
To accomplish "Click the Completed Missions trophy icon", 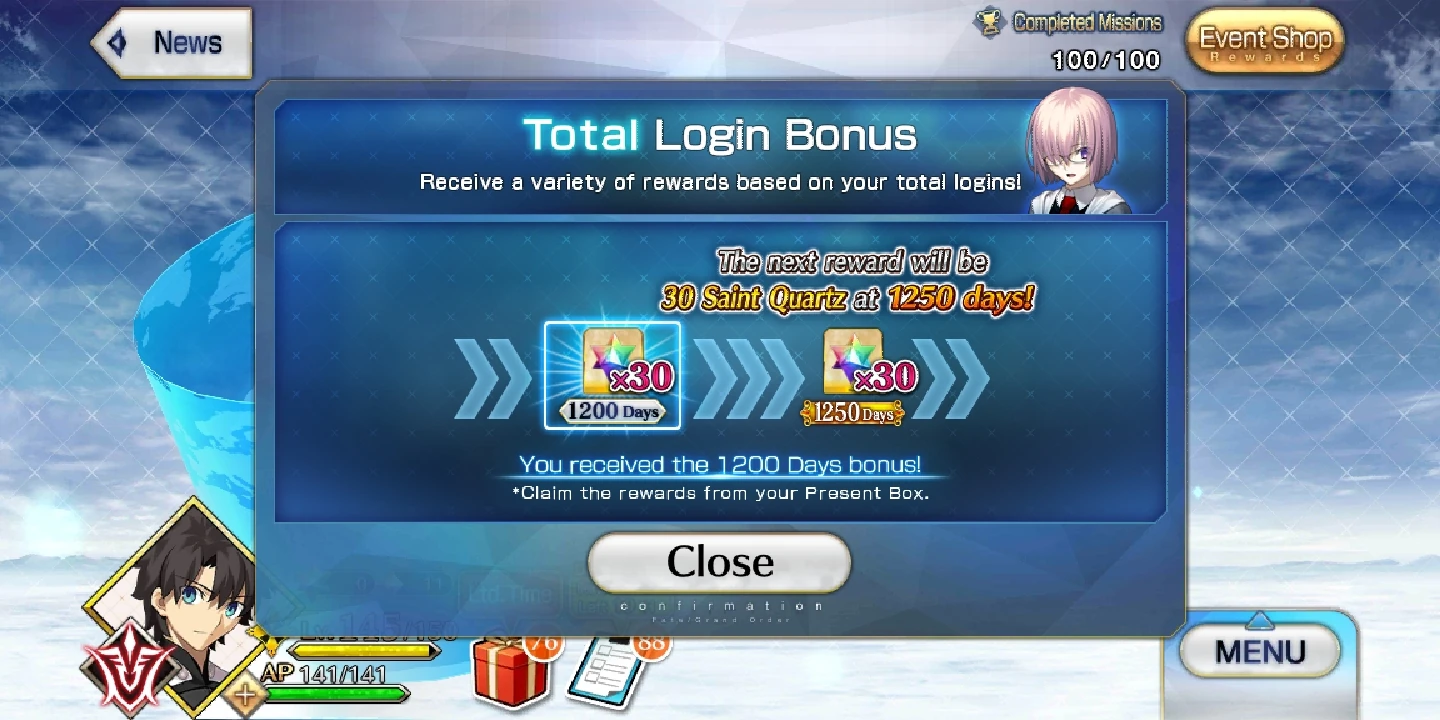I will click(x=990, y=20).
